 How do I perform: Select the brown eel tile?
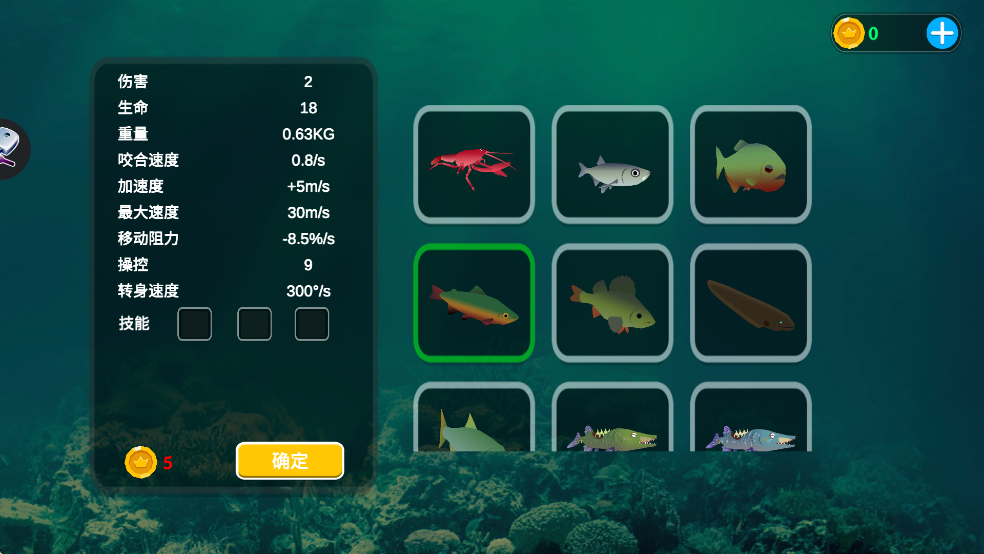[750, 302]
